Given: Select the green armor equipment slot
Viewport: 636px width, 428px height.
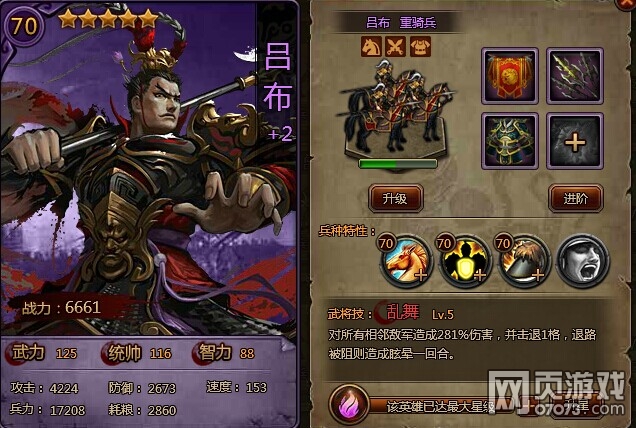Looking at the screenshot, I should [510, 140].
